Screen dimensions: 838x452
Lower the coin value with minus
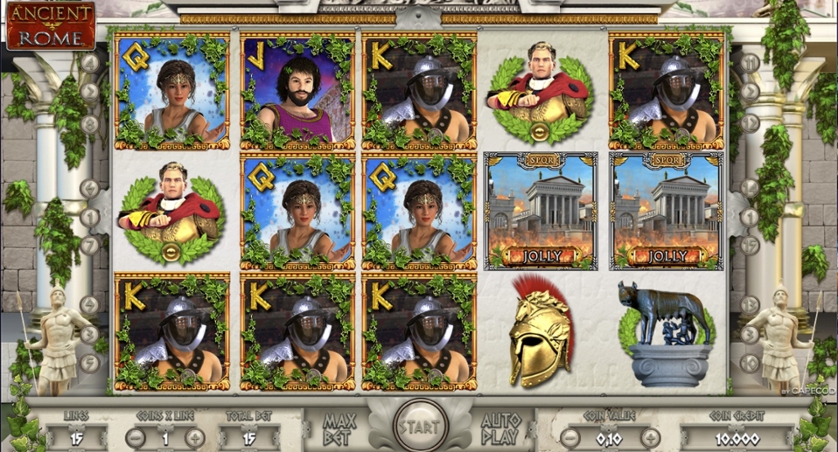pos(570,437)
